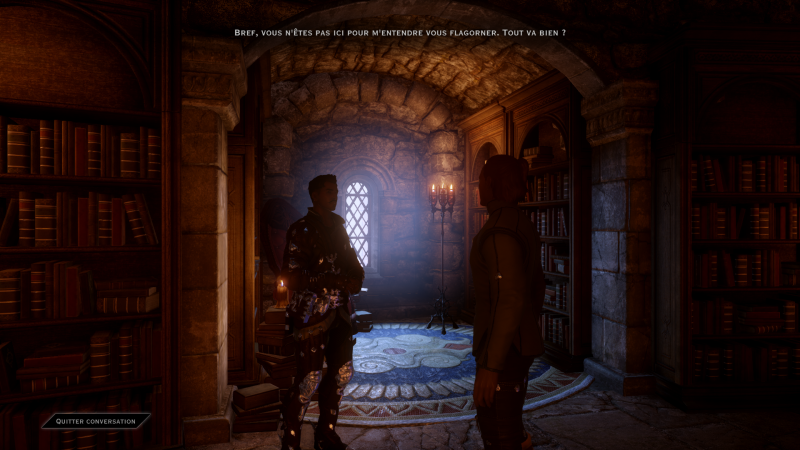Click the Quitter conversation button
Viewport: 800px width, 450px height.
pyautogui.click(x=96, y=421)
